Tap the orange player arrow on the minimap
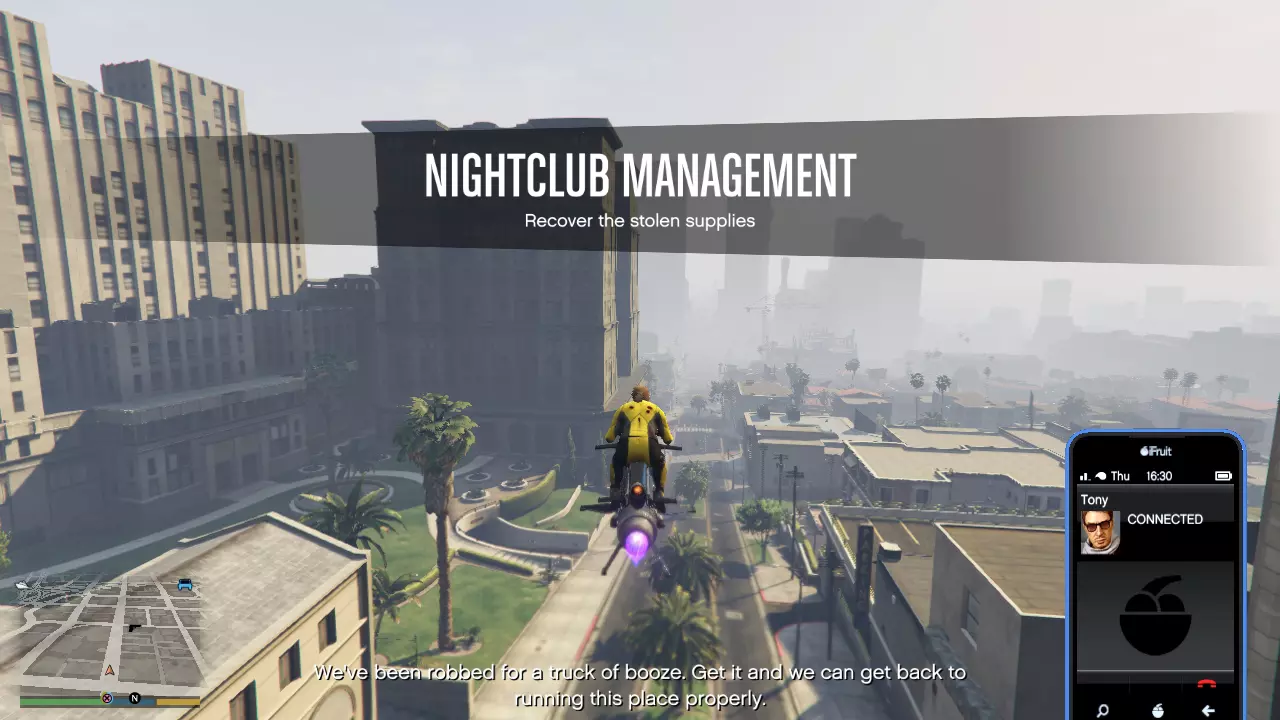 110,670
